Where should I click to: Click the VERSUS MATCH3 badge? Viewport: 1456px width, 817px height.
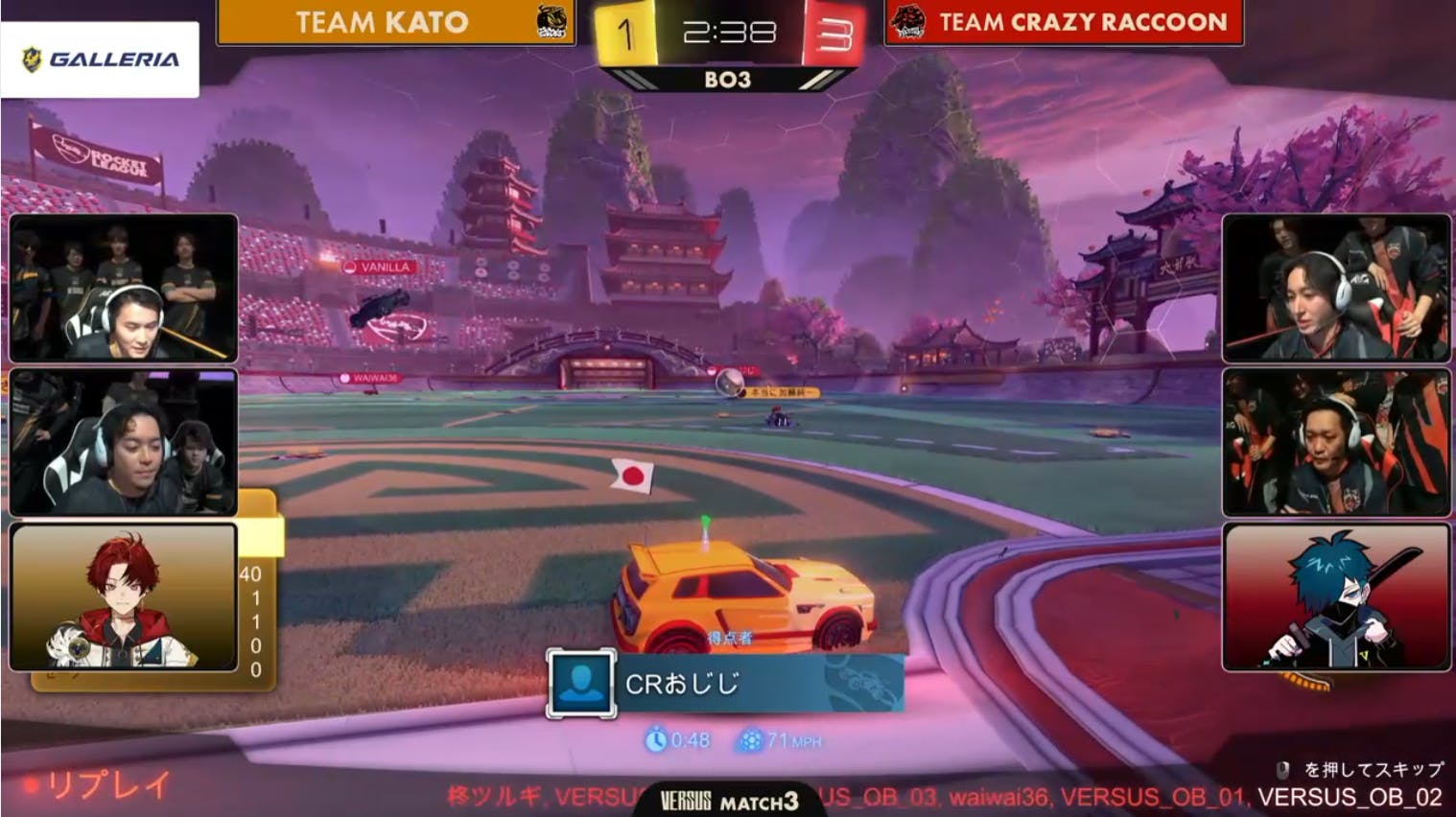click(x=728, y=801)
